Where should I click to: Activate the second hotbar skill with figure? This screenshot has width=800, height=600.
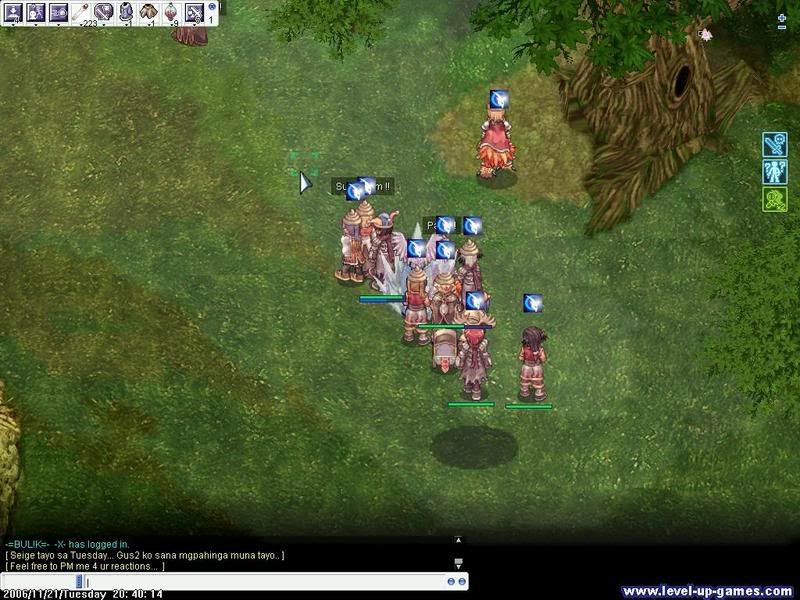click(36, 12)
